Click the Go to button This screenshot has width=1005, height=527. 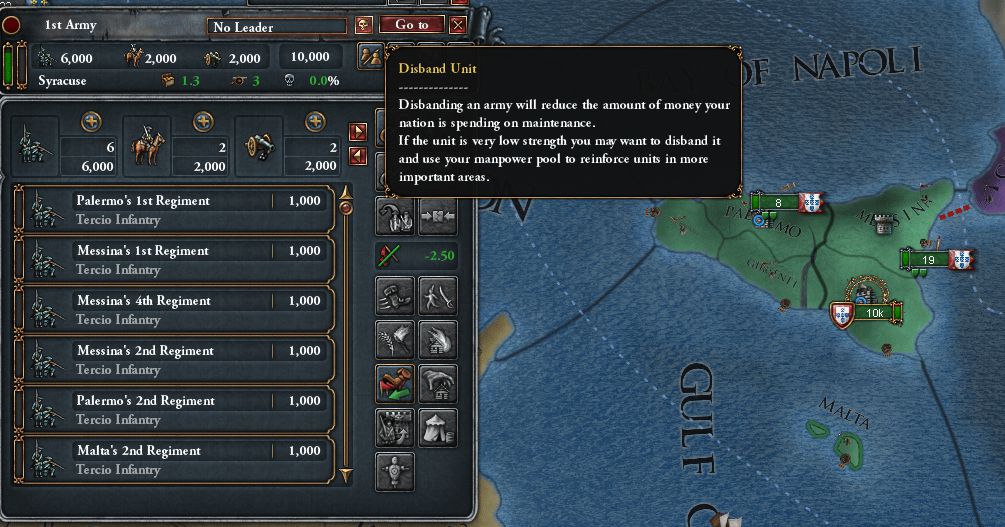pos(411,25)
